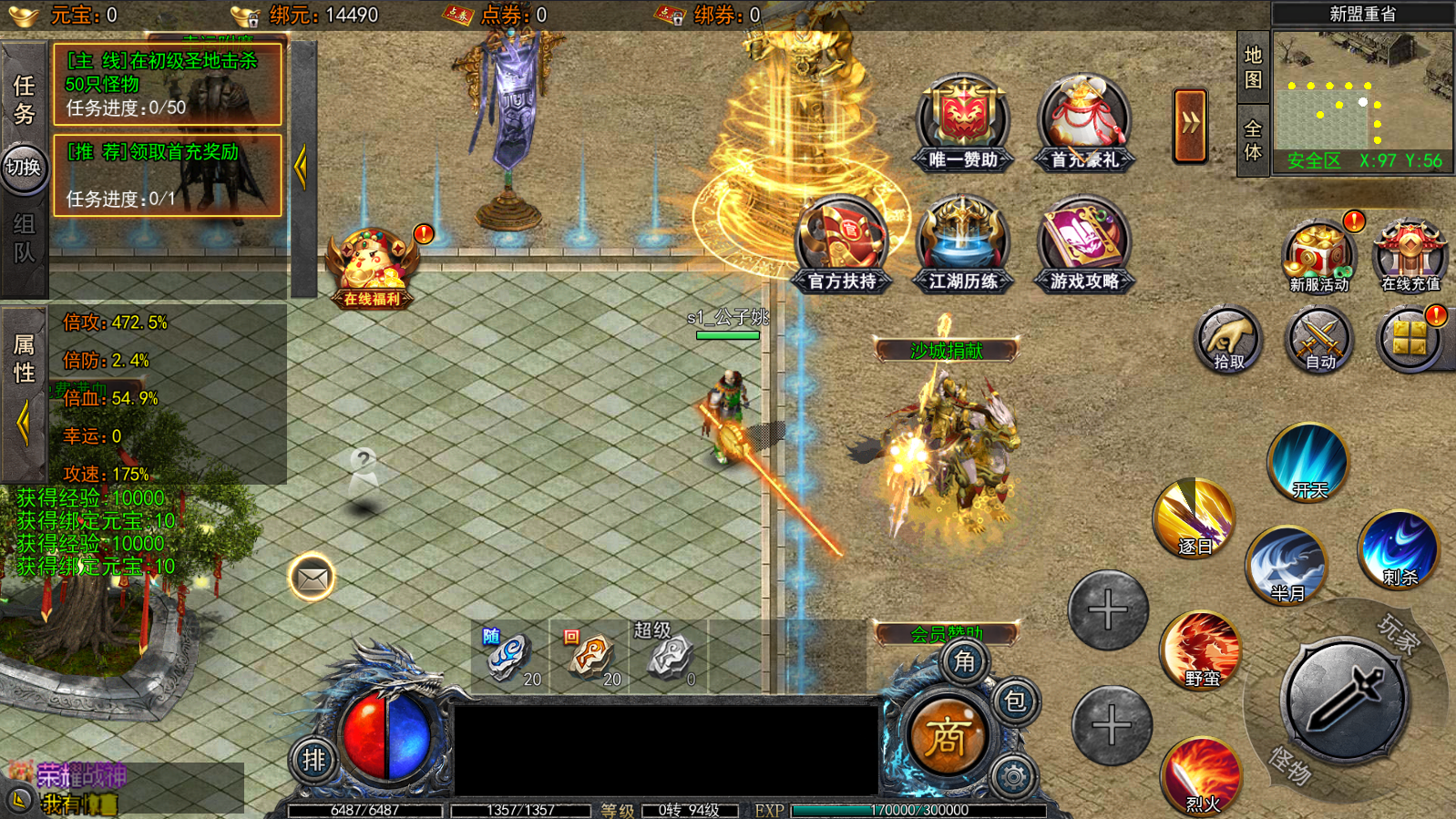Open the 唯一赞助 sponsor icon

tap(963, 124)
